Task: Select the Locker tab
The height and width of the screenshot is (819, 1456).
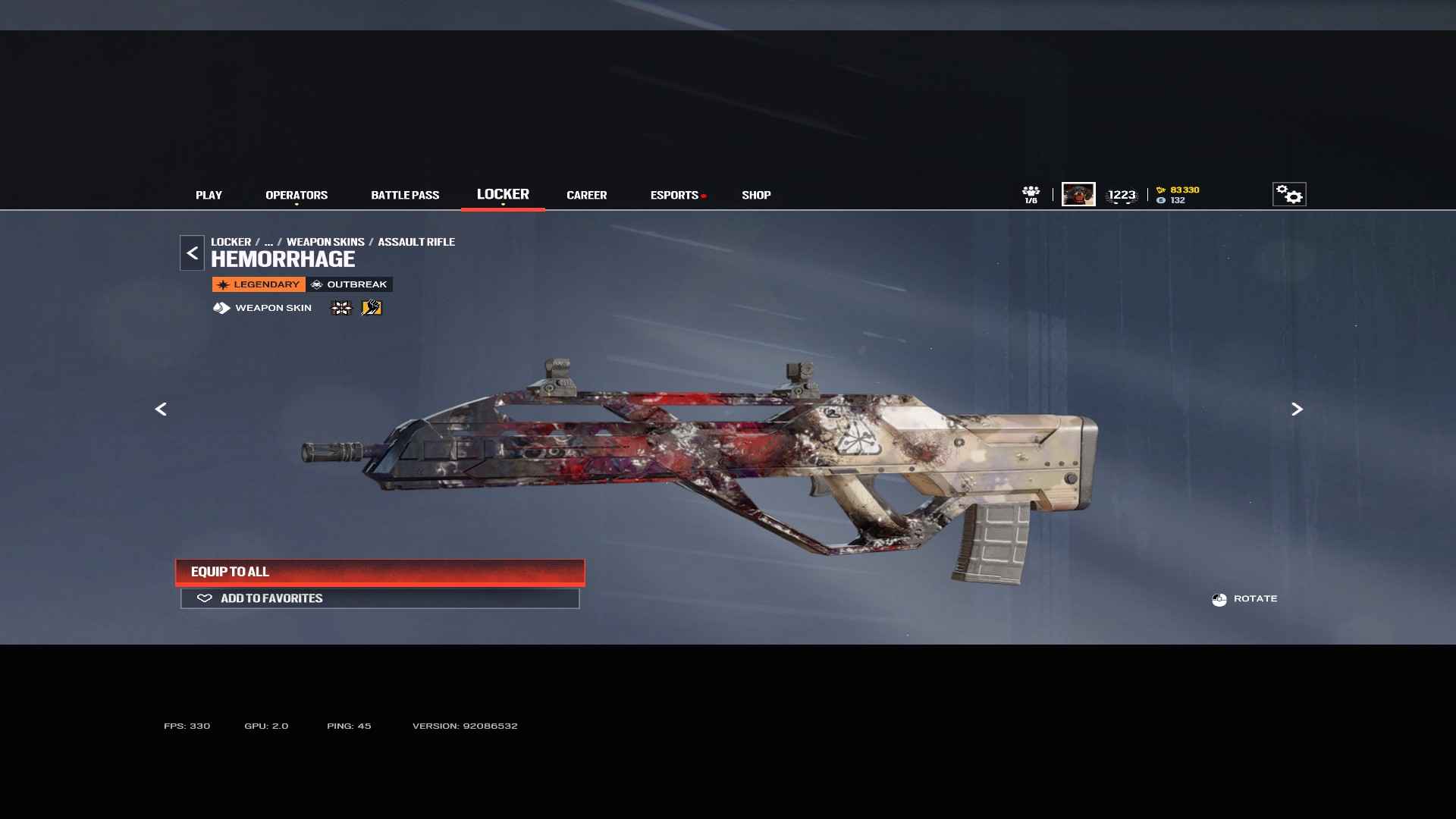Action: [503, 194]
